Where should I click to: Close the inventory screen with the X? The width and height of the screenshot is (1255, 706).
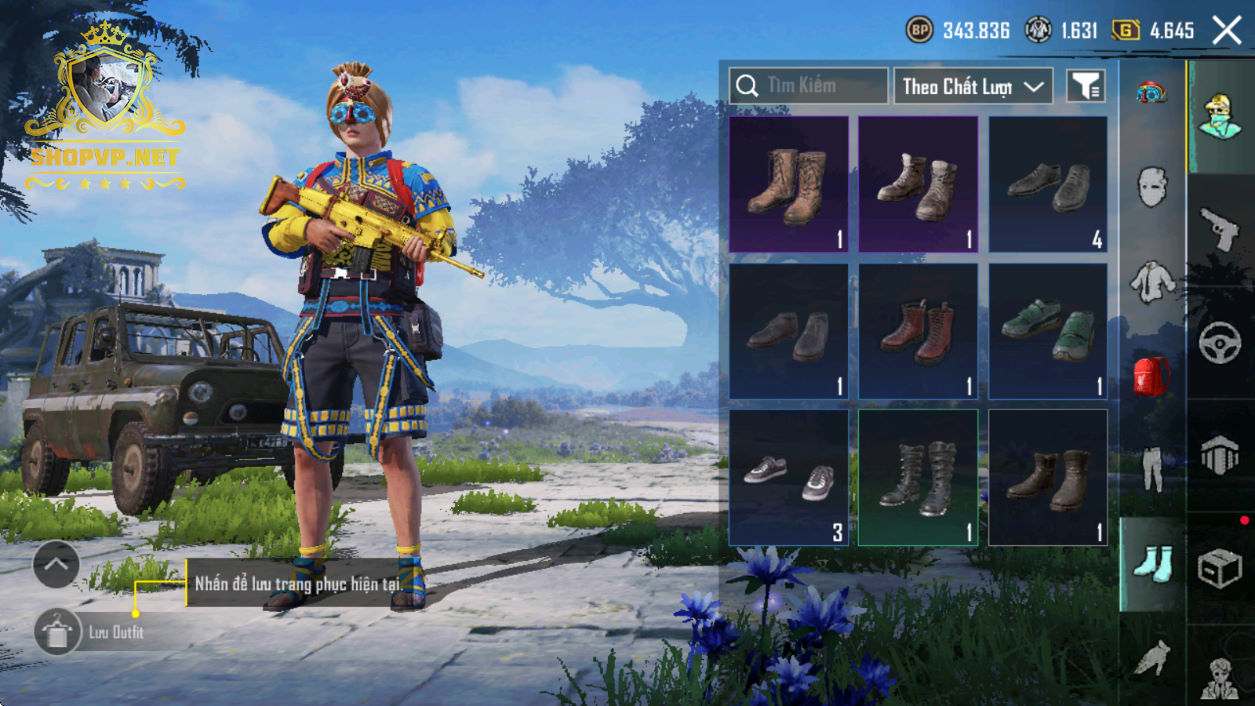(x=1227, y=30)
